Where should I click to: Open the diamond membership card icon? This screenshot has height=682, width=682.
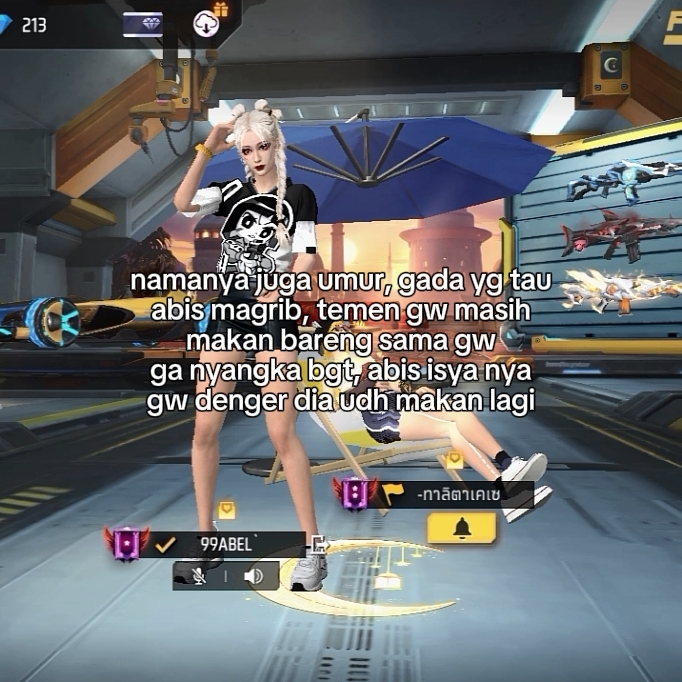click(x=143, y=24)
